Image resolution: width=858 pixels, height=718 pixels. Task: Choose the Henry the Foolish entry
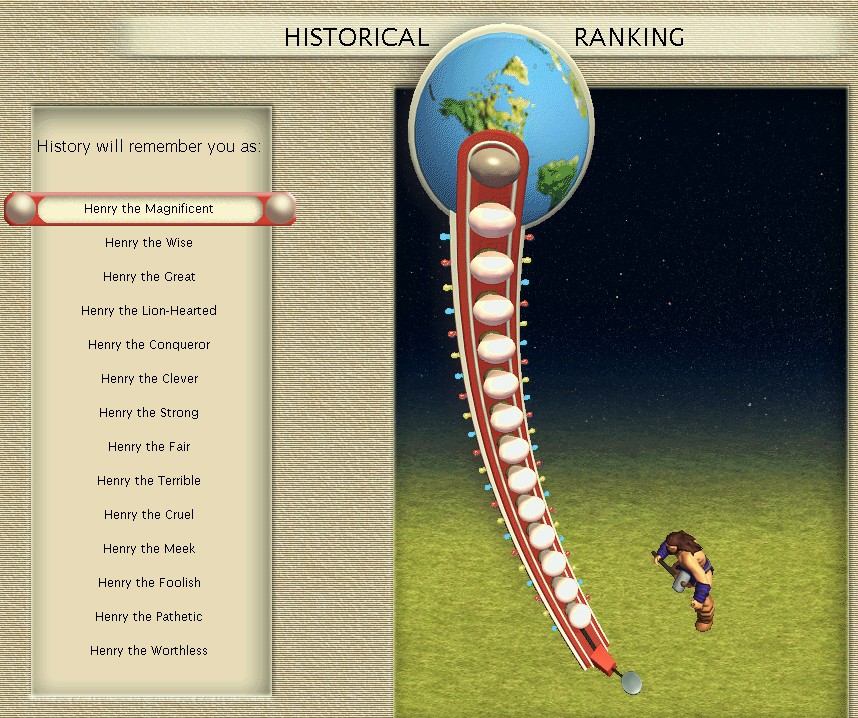pos(149,583)
